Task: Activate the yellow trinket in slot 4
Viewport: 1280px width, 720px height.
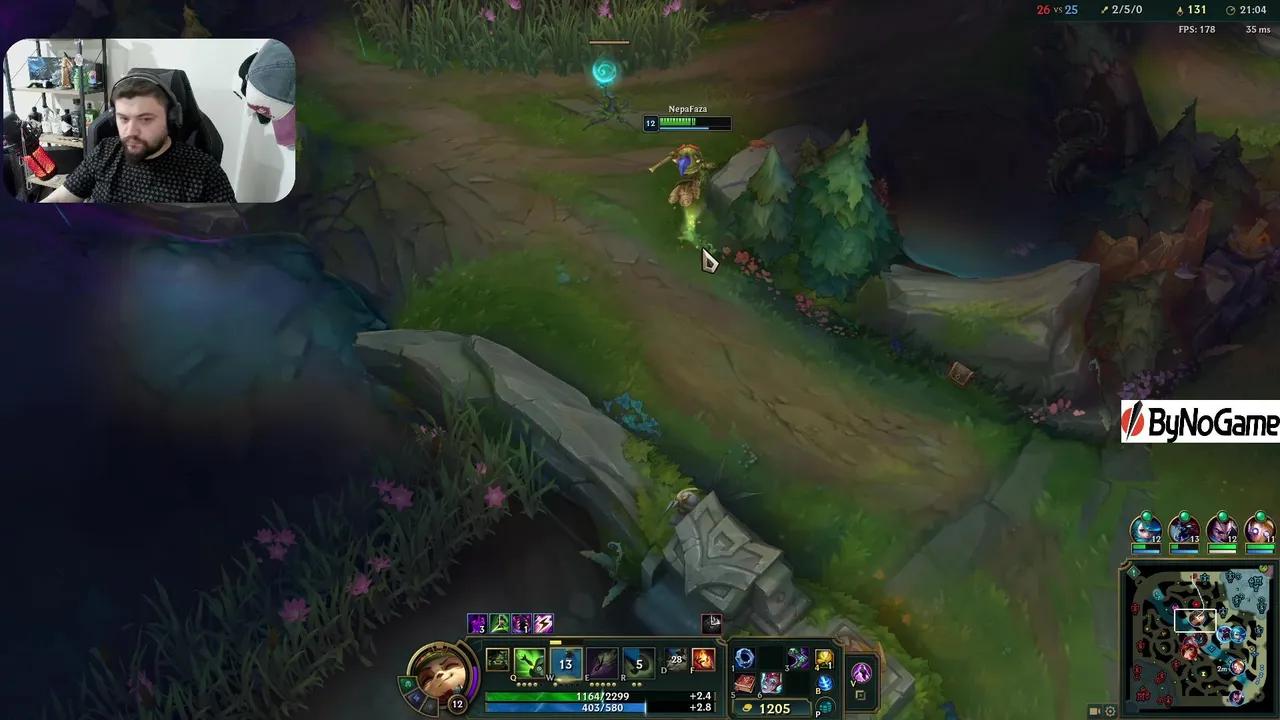Action: (822, 660)
